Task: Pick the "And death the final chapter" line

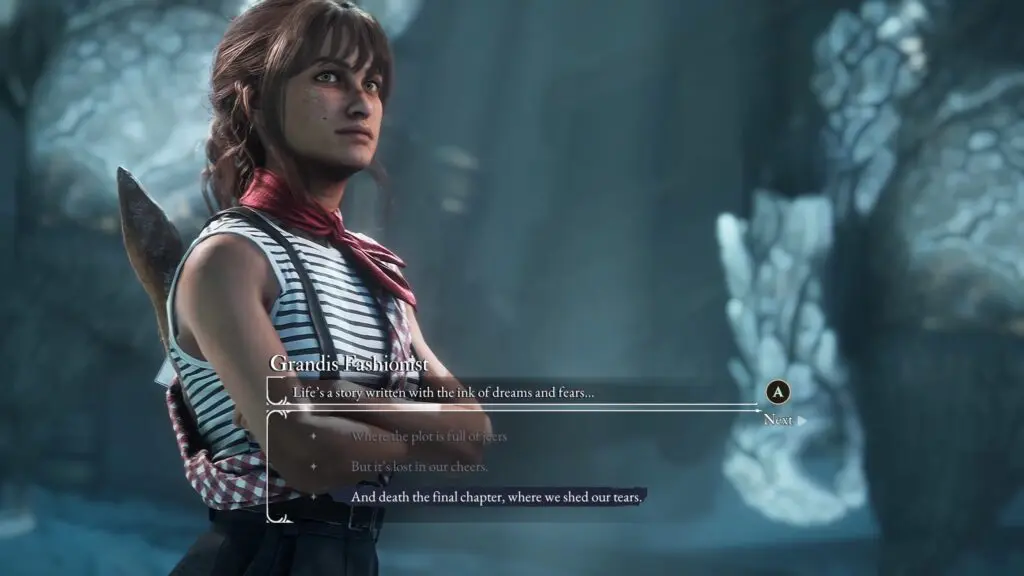Action: coord(495,497)
